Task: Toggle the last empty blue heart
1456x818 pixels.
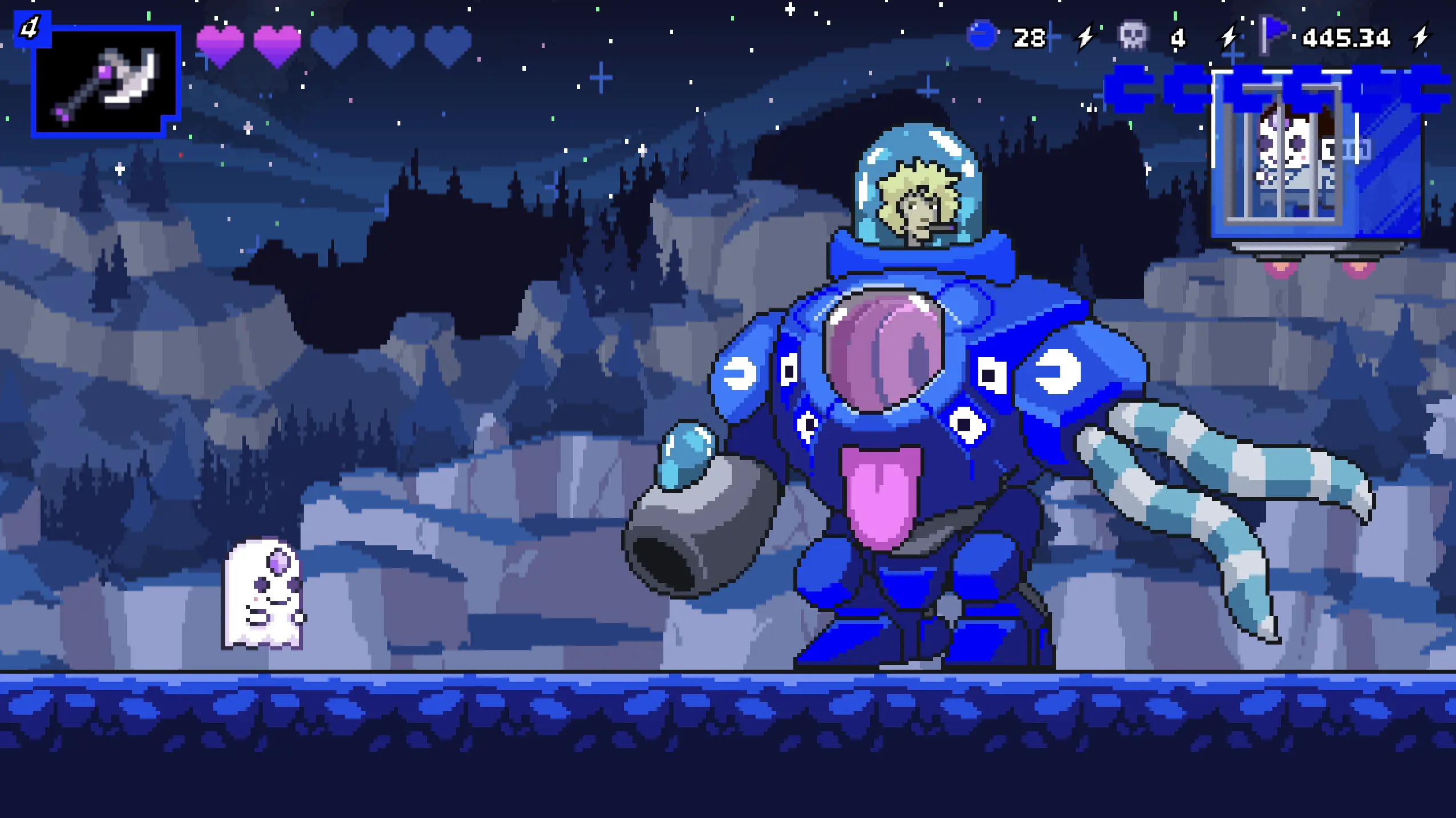Action: (448, 44)
